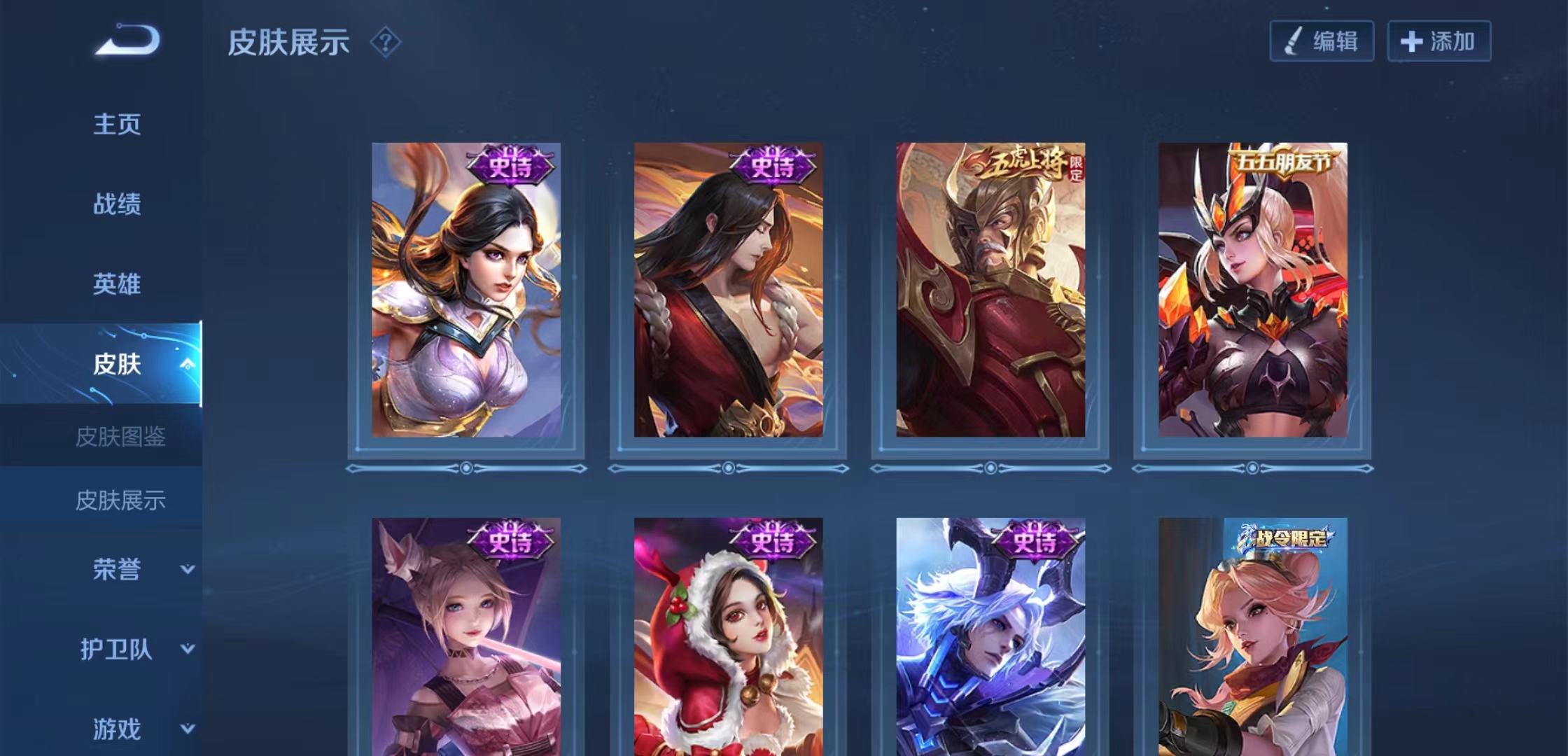Screen dimensions: 1568x756
Task: Go back with the return arrow
Action: pos(128,40)
